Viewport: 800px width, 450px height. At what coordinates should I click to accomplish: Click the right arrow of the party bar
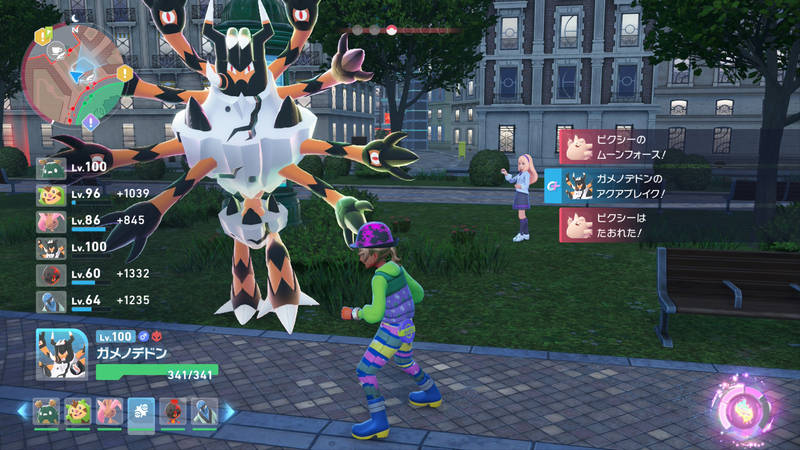228,412
